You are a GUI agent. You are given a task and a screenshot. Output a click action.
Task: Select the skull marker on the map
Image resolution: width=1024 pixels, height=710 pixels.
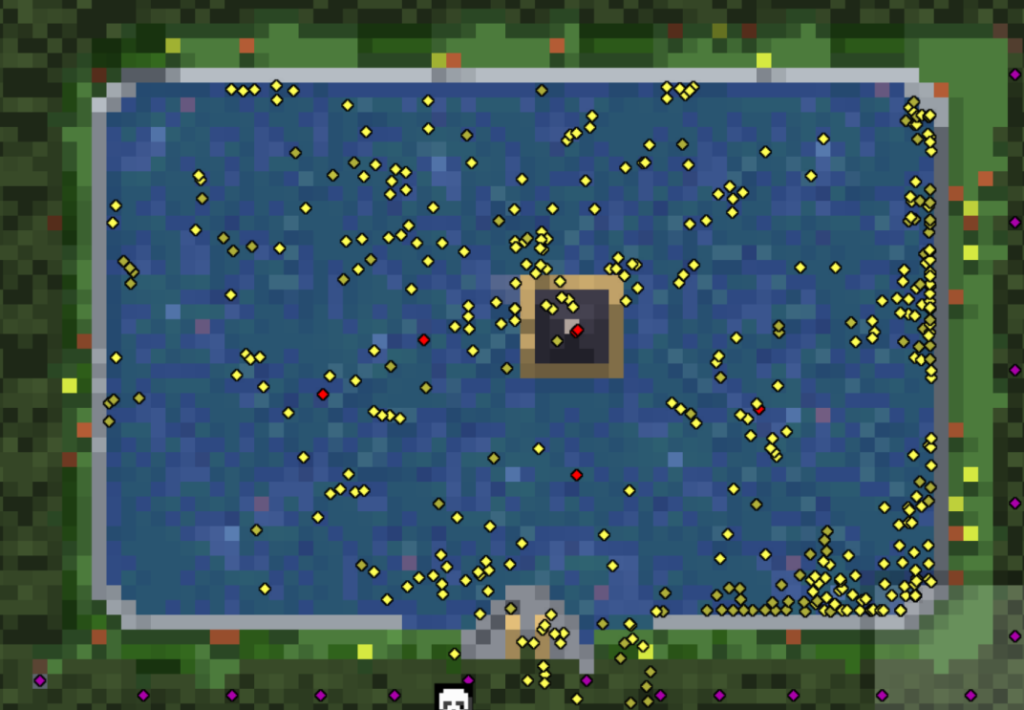click(454, 699)
